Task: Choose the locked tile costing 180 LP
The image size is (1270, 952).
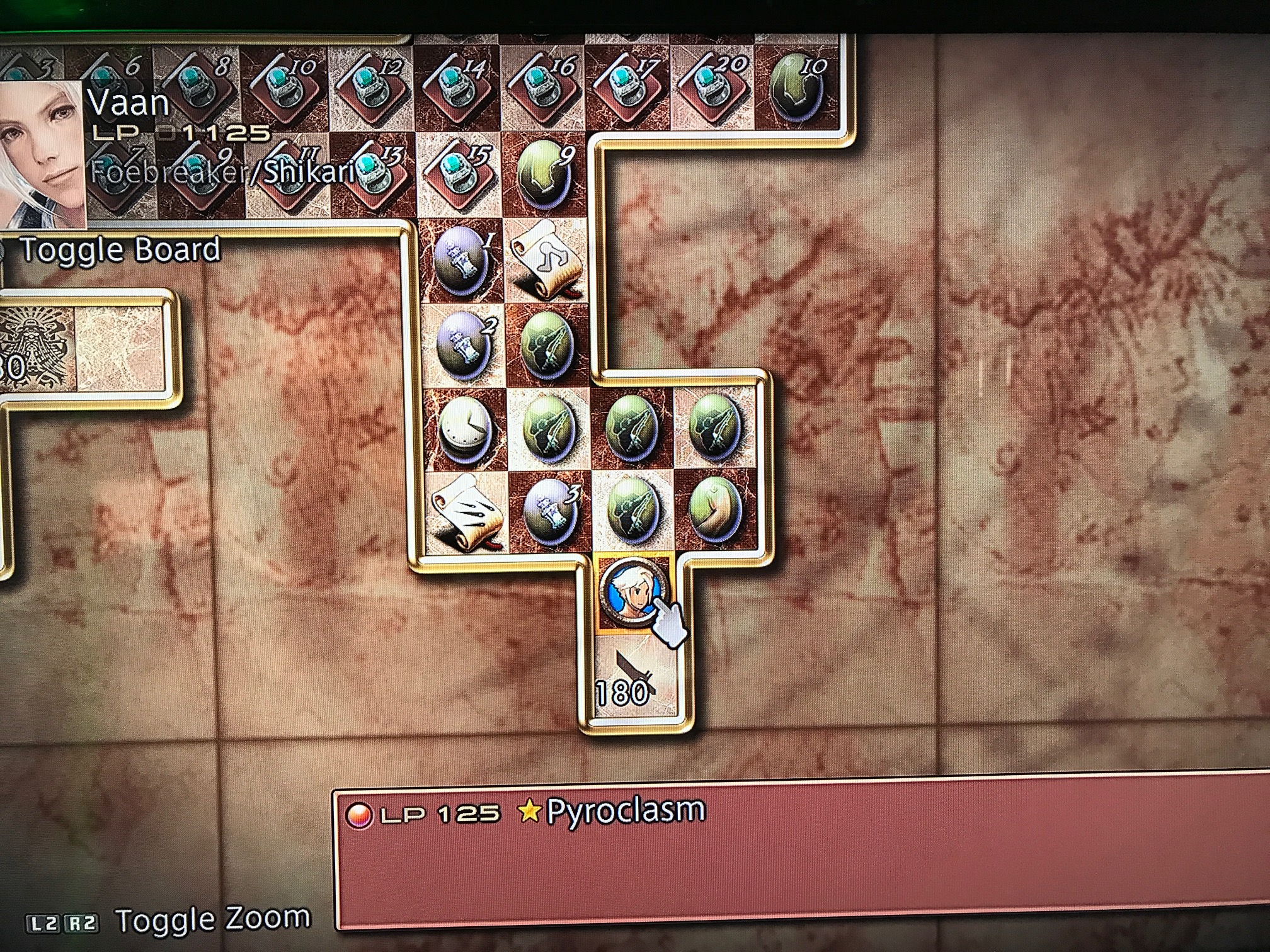Action: coord(634,677)
